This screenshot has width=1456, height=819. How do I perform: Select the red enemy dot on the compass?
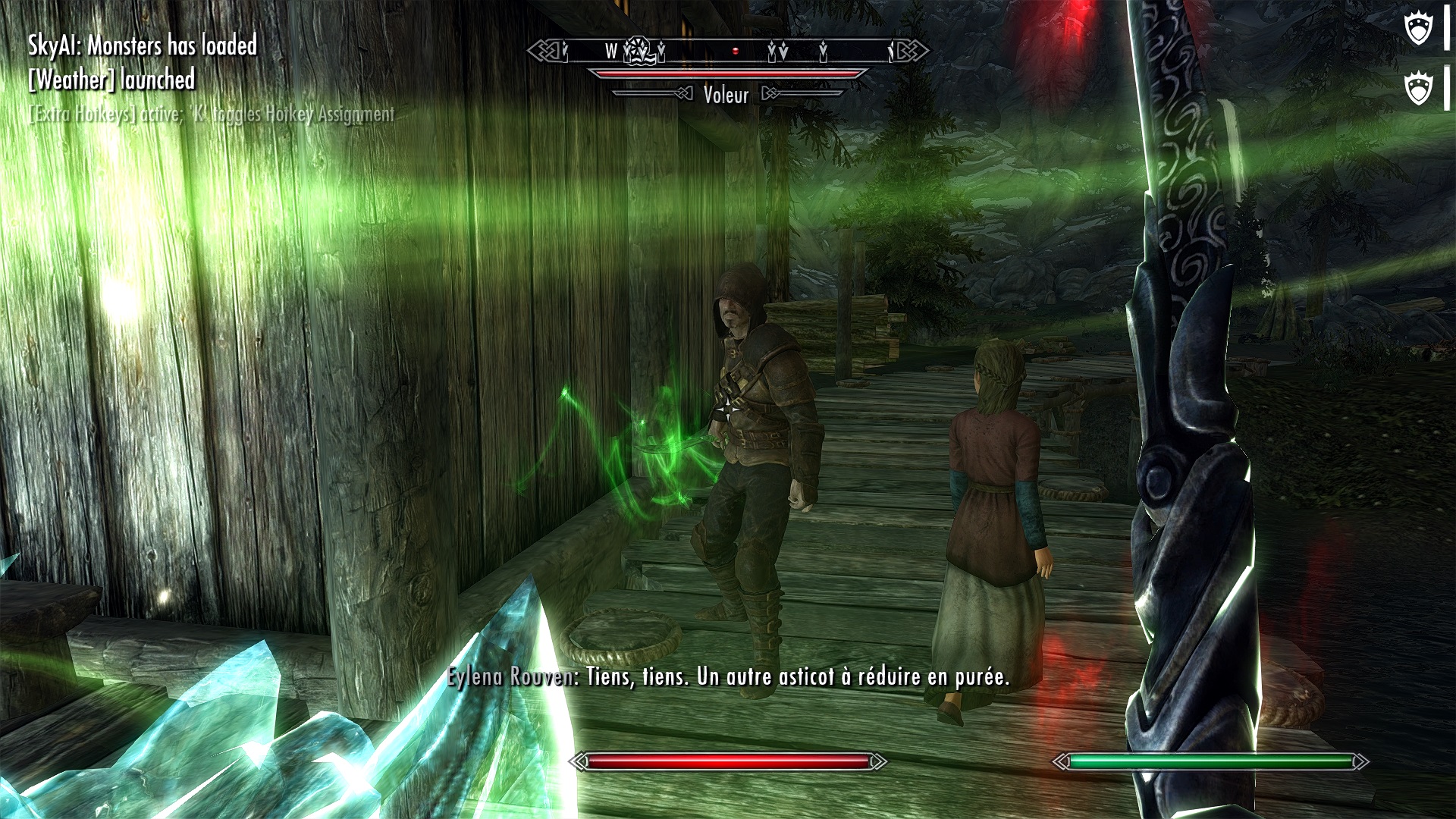point(735,52)
